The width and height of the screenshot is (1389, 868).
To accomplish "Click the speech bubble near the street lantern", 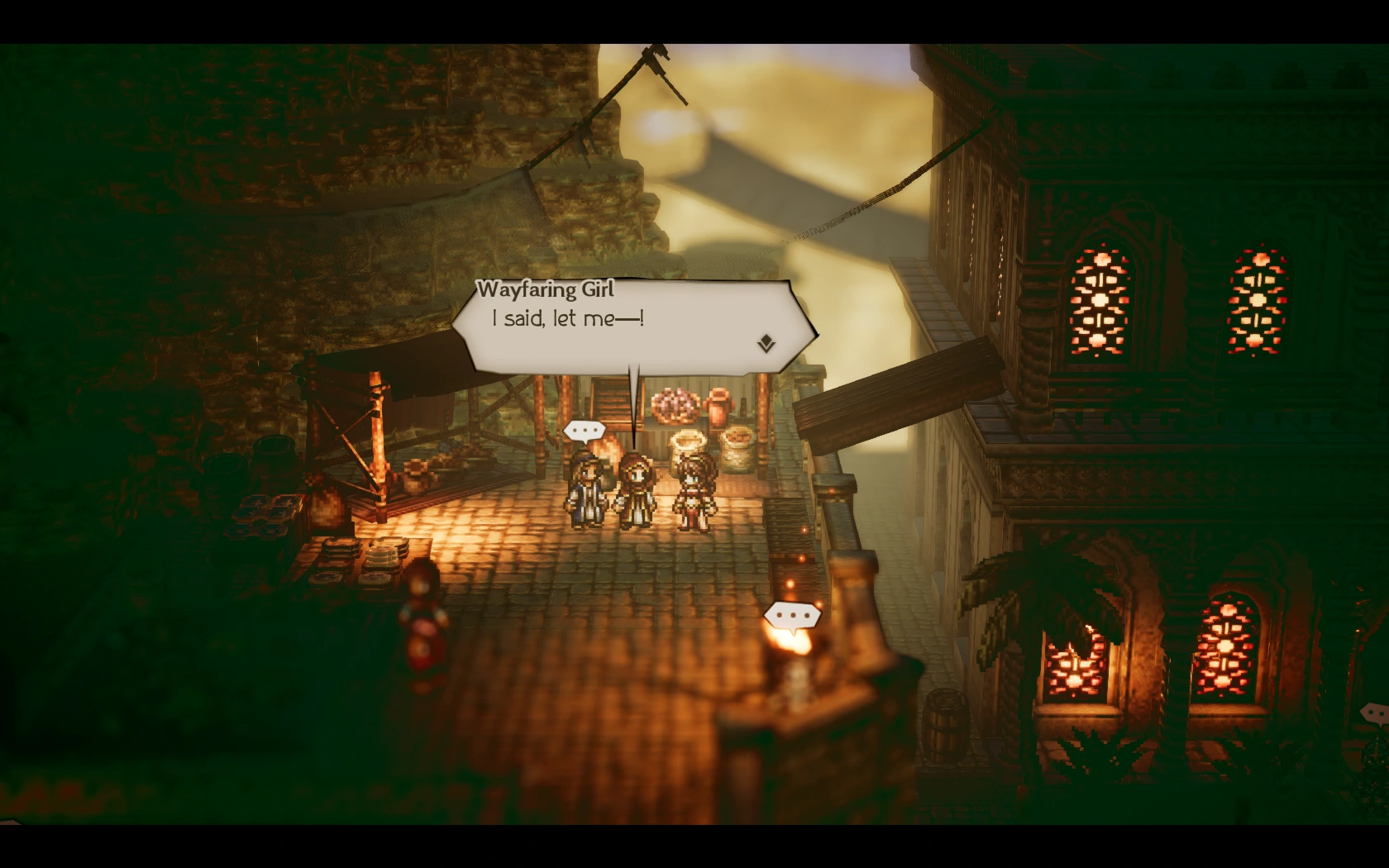I will (x=792, y=615).
